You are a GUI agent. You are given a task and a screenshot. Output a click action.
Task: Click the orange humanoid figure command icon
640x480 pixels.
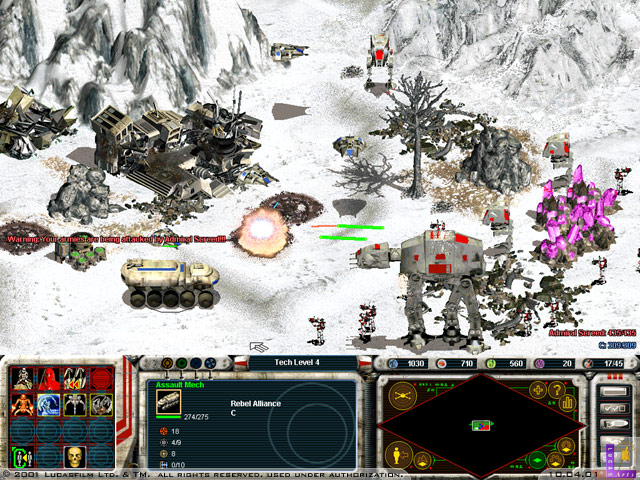pyautogui.click(x=22, y=404)
